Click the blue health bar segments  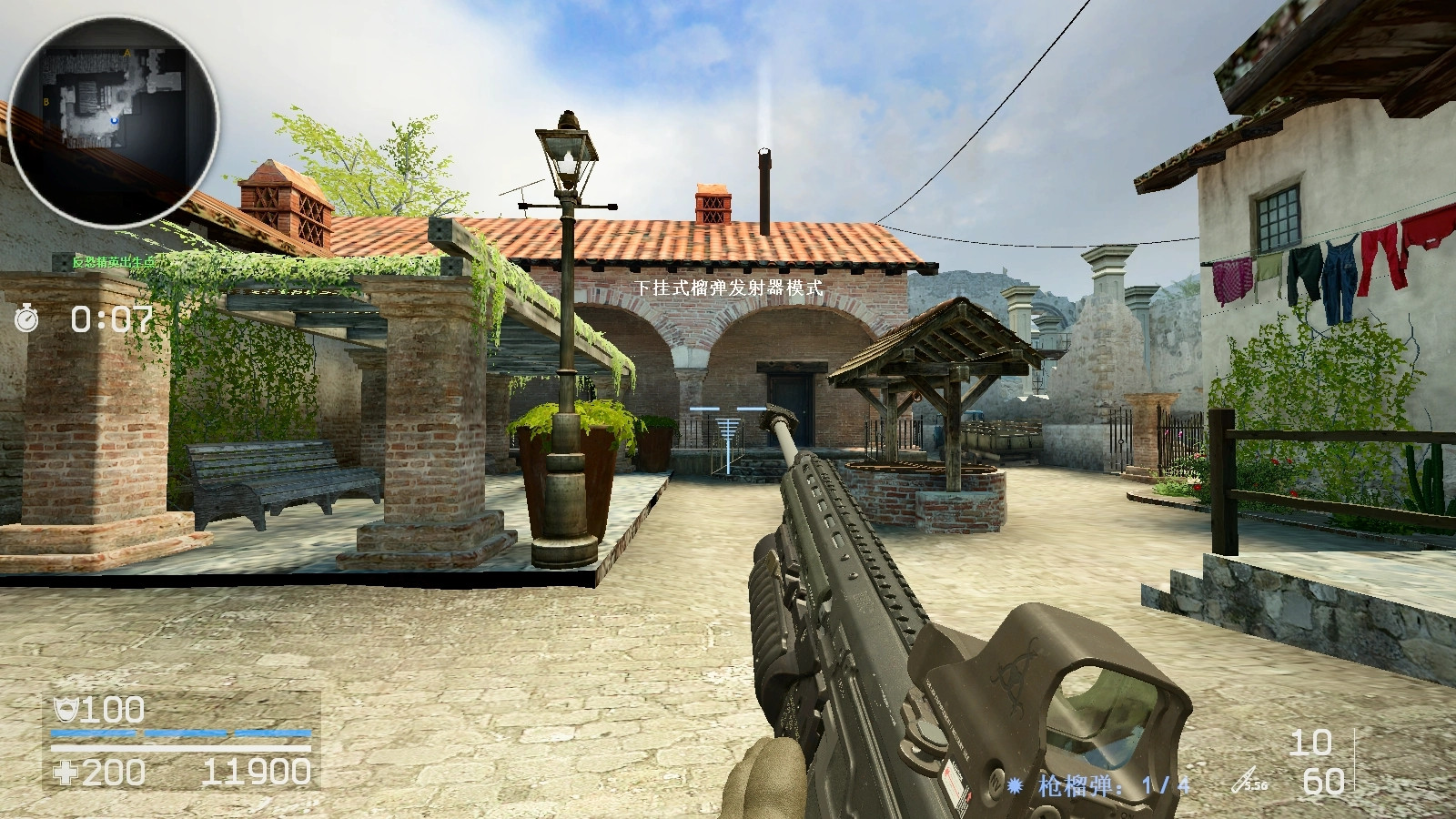click(182, 733)
